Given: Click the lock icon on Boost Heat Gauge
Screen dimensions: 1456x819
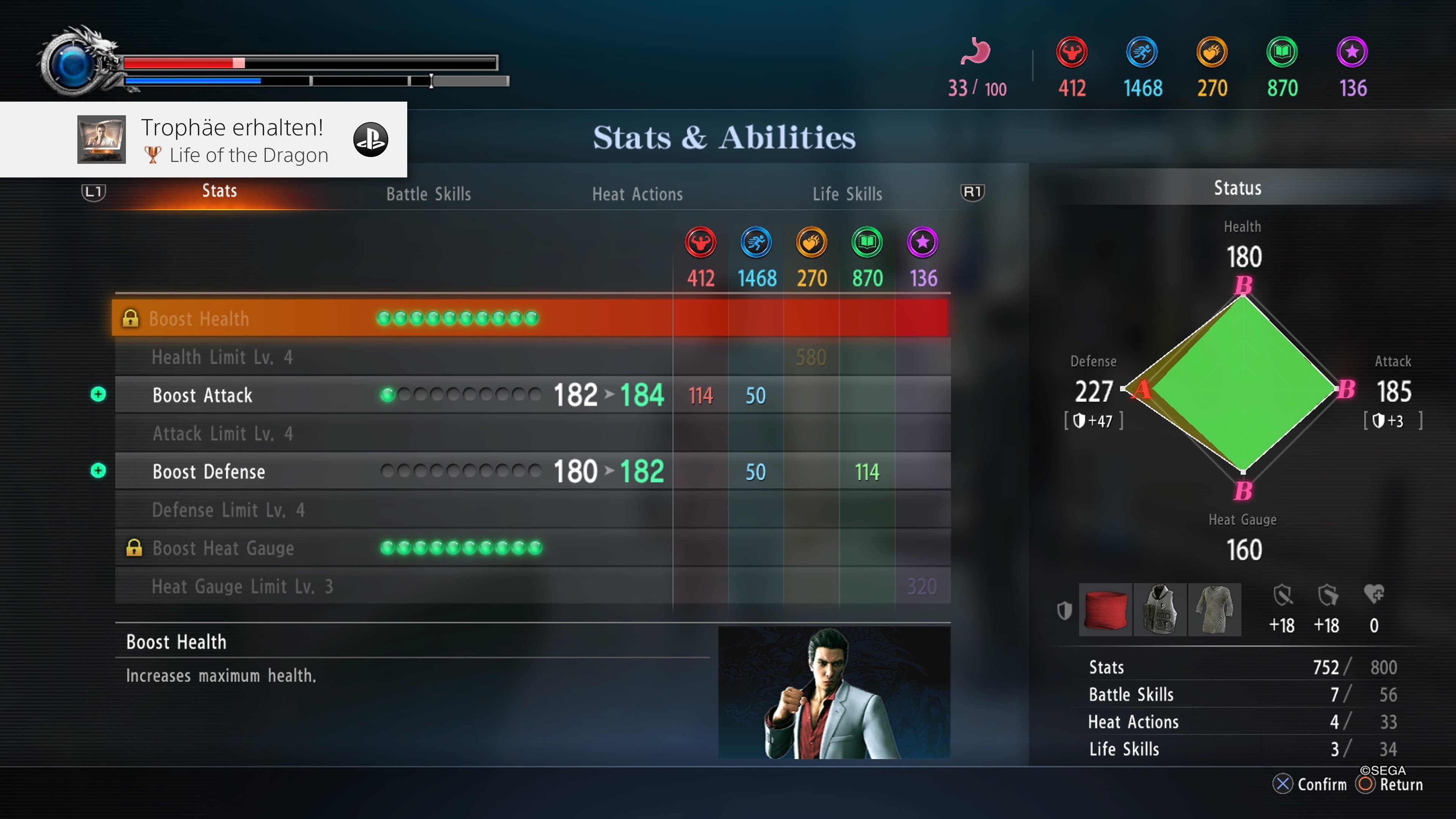Looking at the screenshot, I should pos(135,547).
